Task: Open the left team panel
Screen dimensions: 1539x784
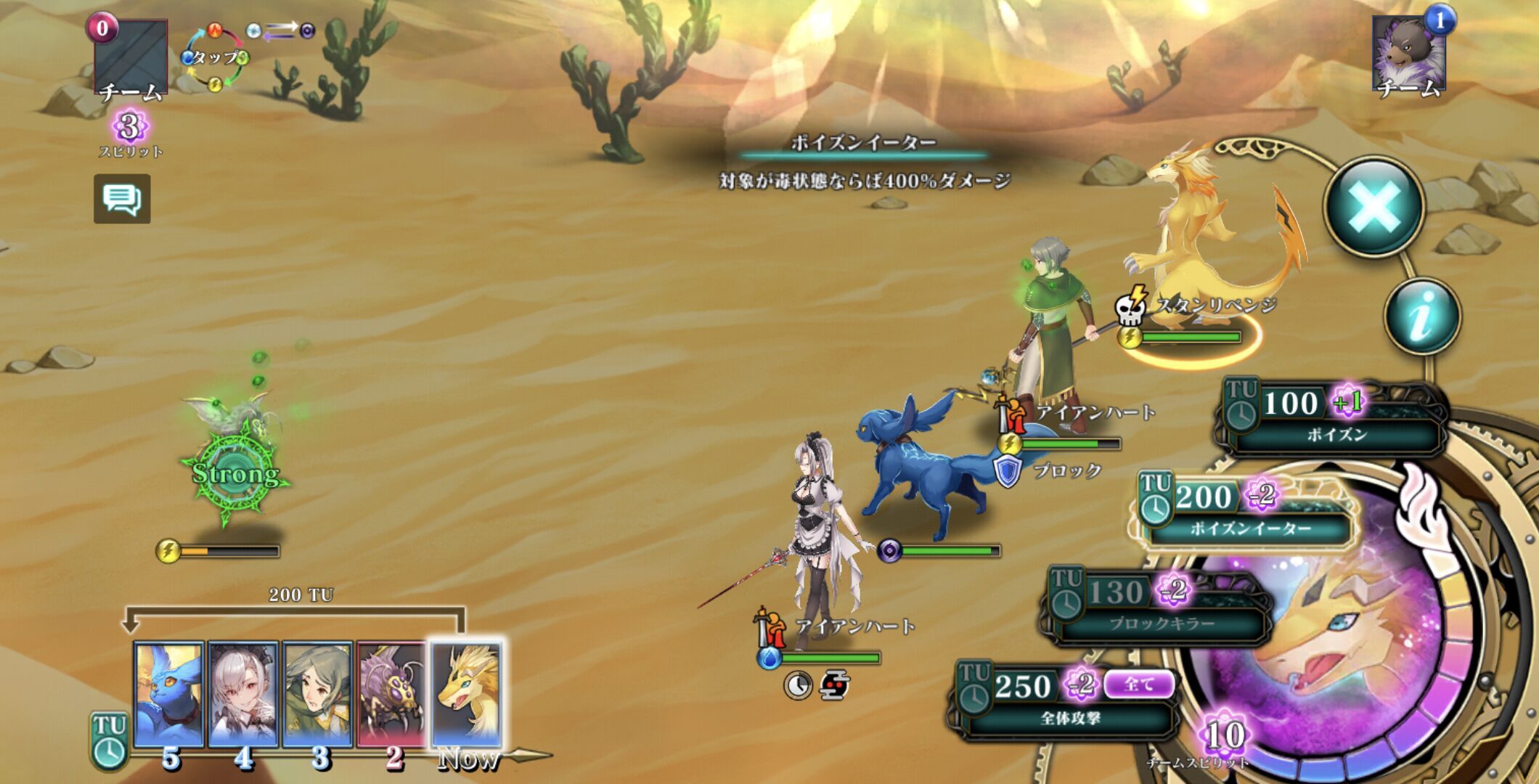Action: tap(131, 60)
